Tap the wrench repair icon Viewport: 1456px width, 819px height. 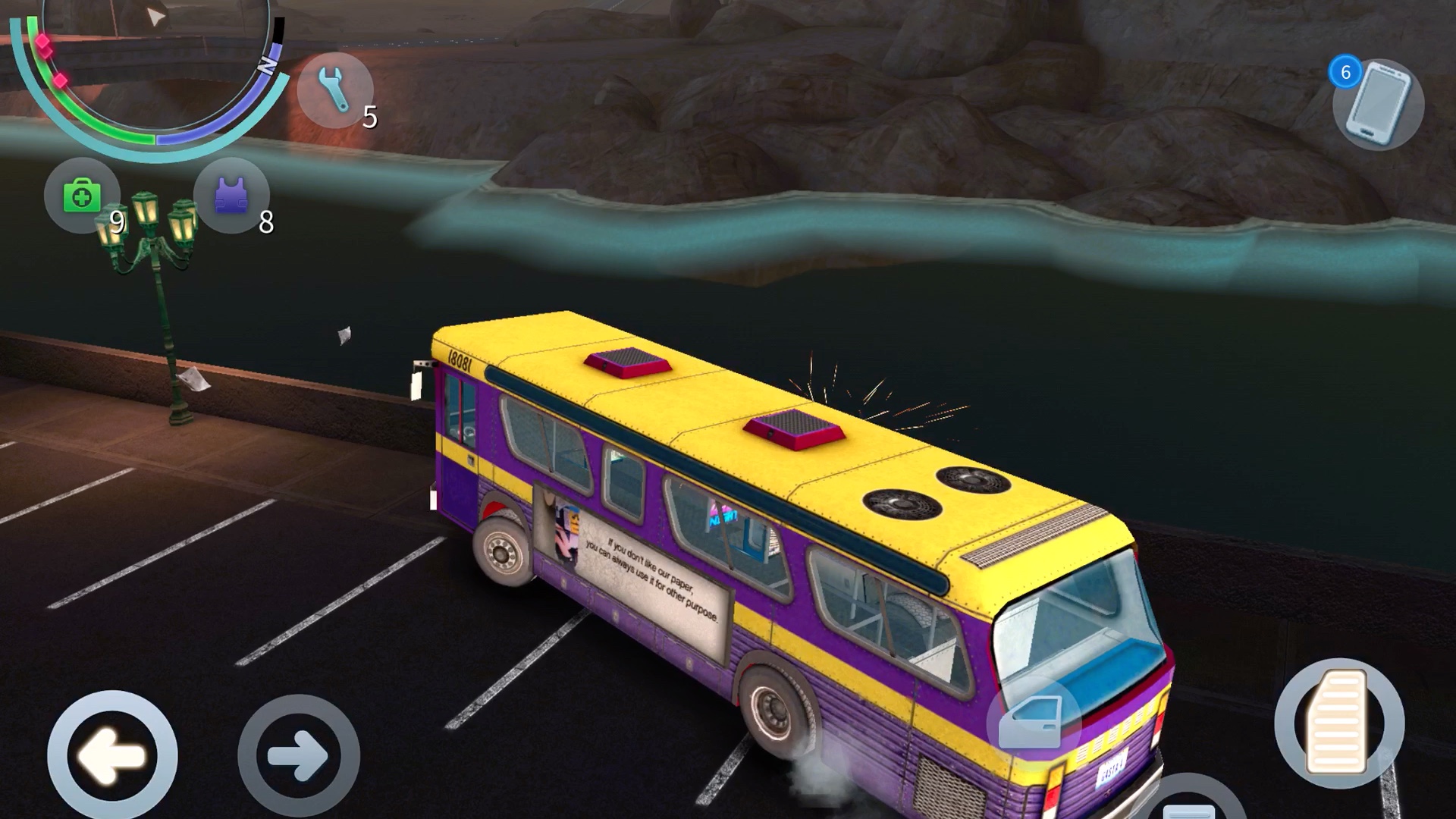tap(334, 89)
